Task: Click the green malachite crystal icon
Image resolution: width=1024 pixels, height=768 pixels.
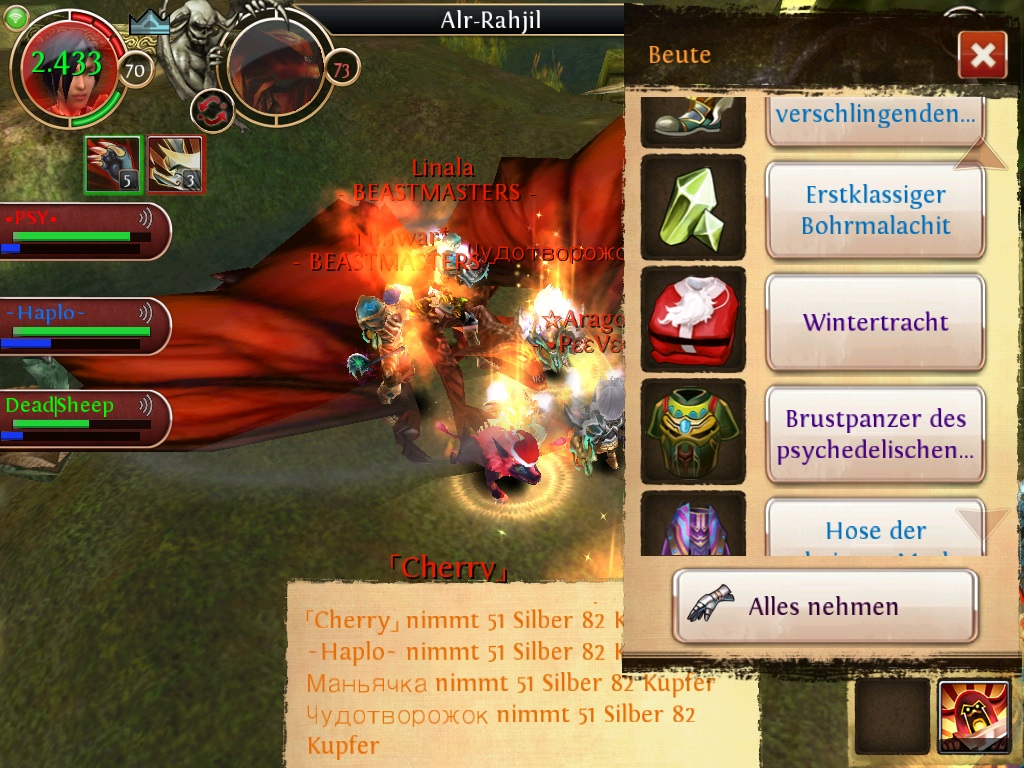Action: (693, 209)
